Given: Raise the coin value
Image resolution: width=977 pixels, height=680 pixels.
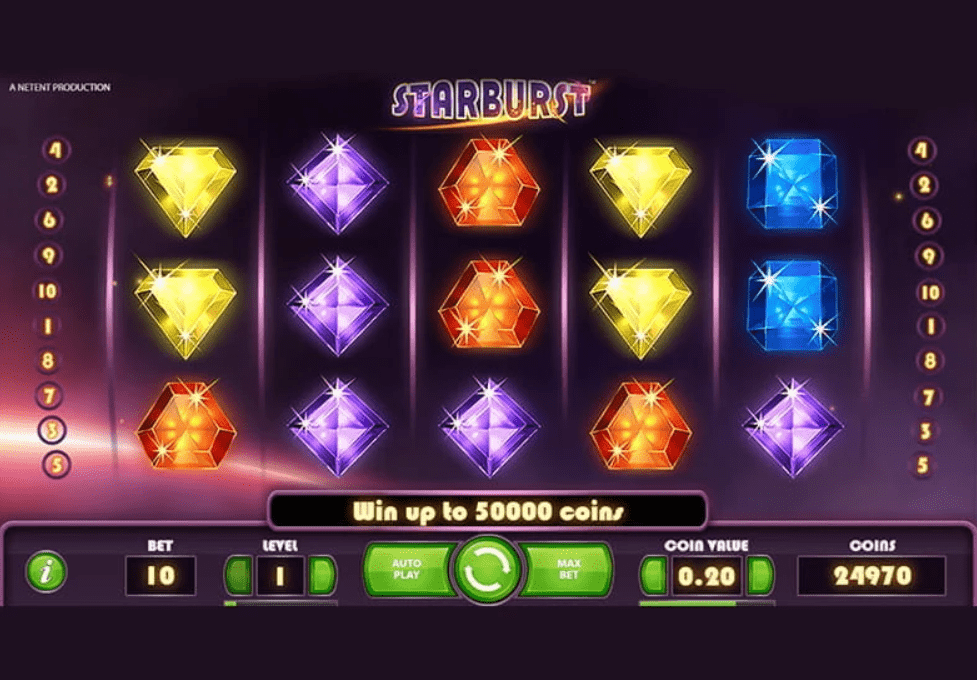Looking at the screenshot, I should coord(760,576).
